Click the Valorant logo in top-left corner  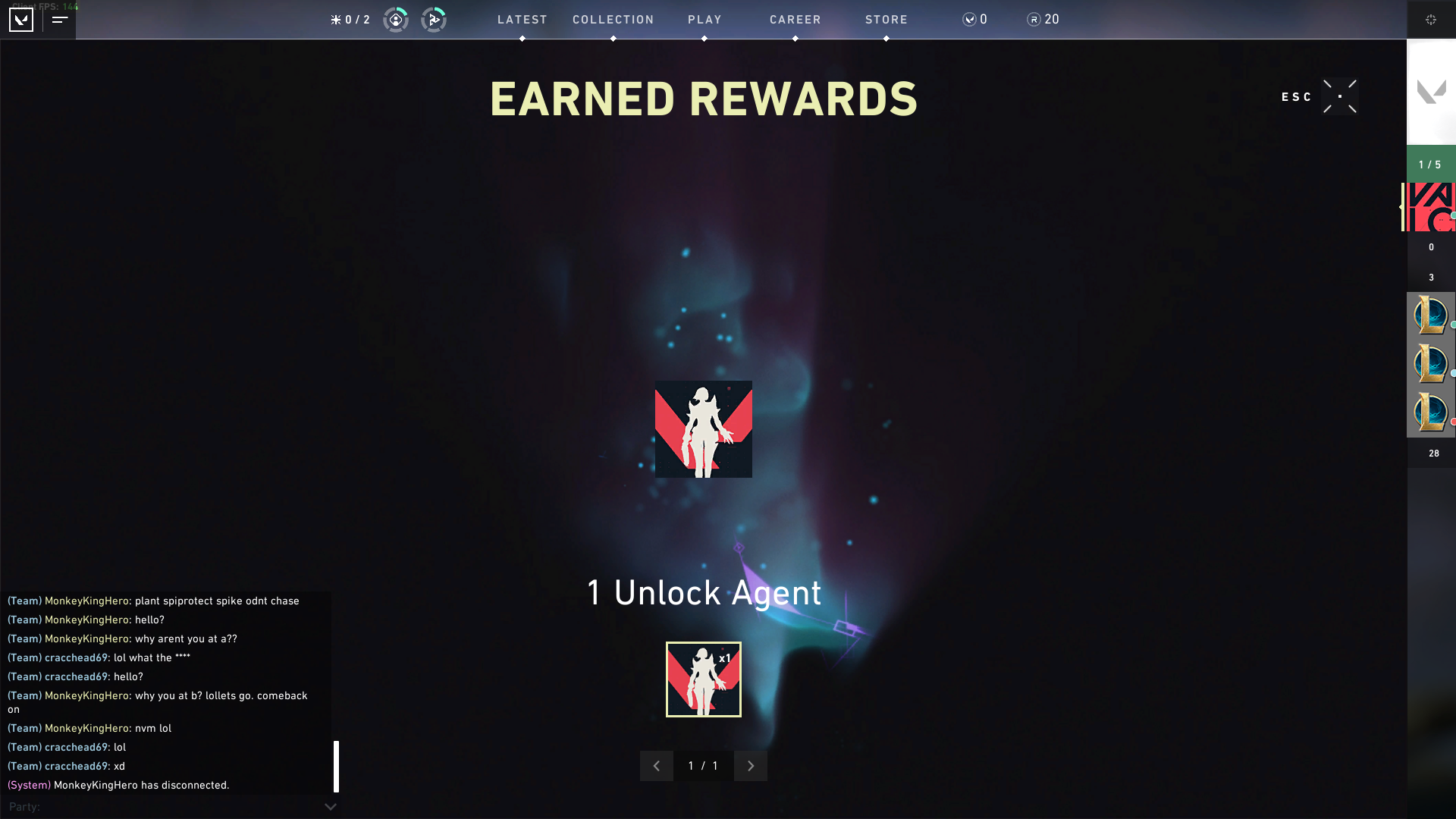click(21, 20)
